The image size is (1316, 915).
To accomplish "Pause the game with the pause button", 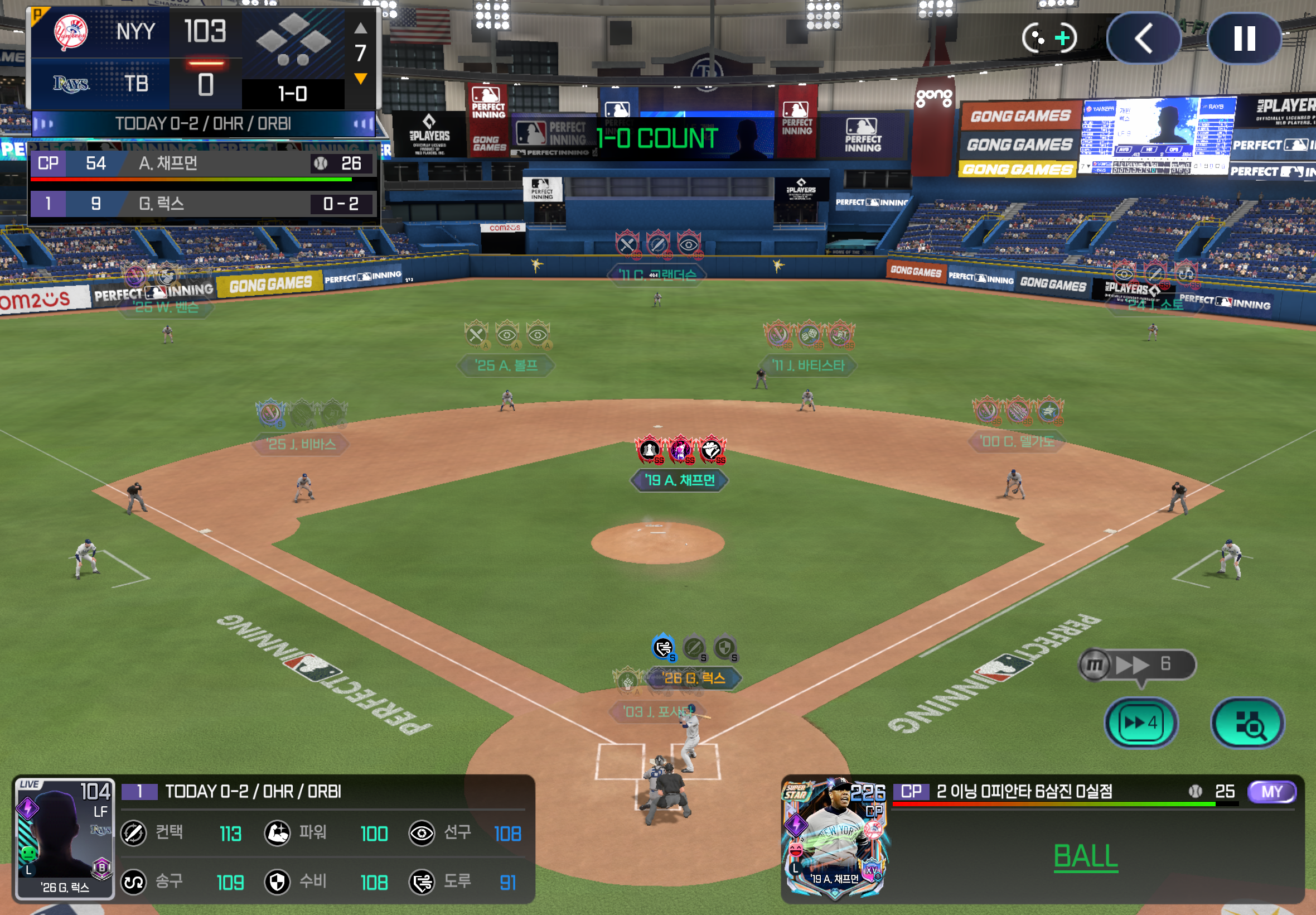I will [1244, 39].
